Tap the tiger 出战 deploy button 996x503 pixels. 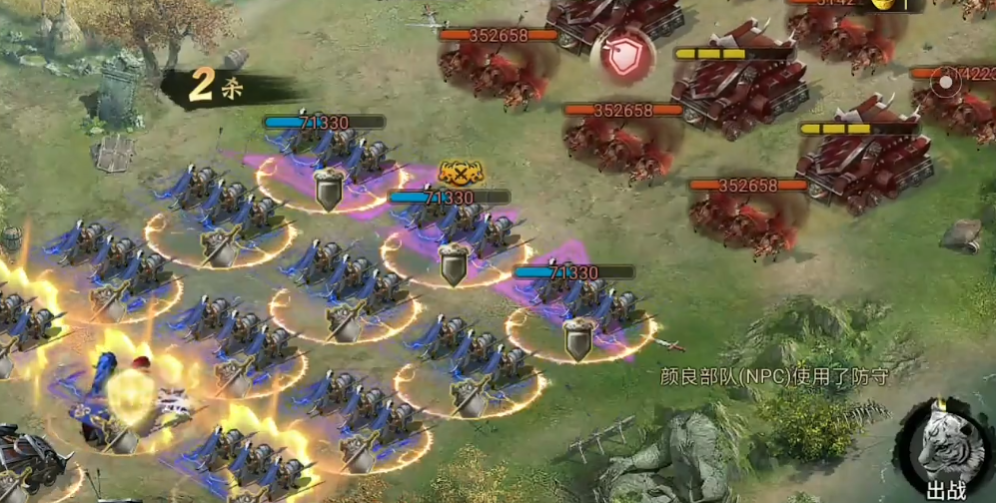[x=943, y=449]
